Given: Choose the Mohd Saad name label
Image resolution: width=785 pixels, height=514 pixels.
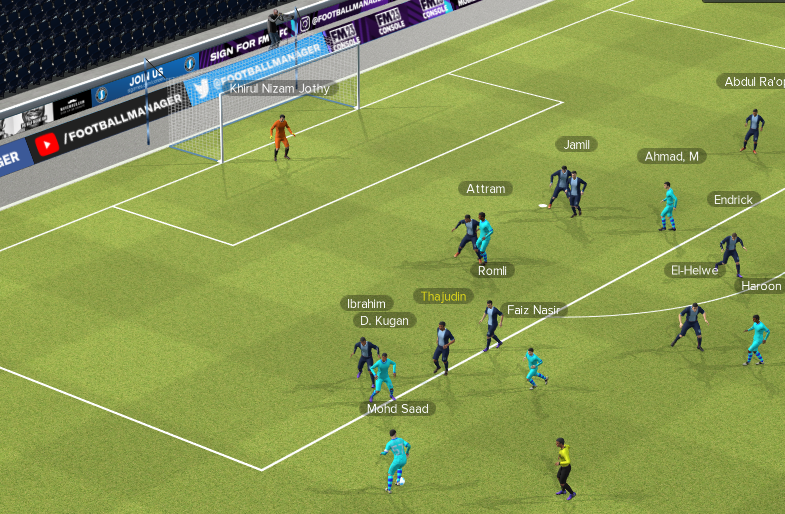Looking at the screenshot, I should pos(397,408).
